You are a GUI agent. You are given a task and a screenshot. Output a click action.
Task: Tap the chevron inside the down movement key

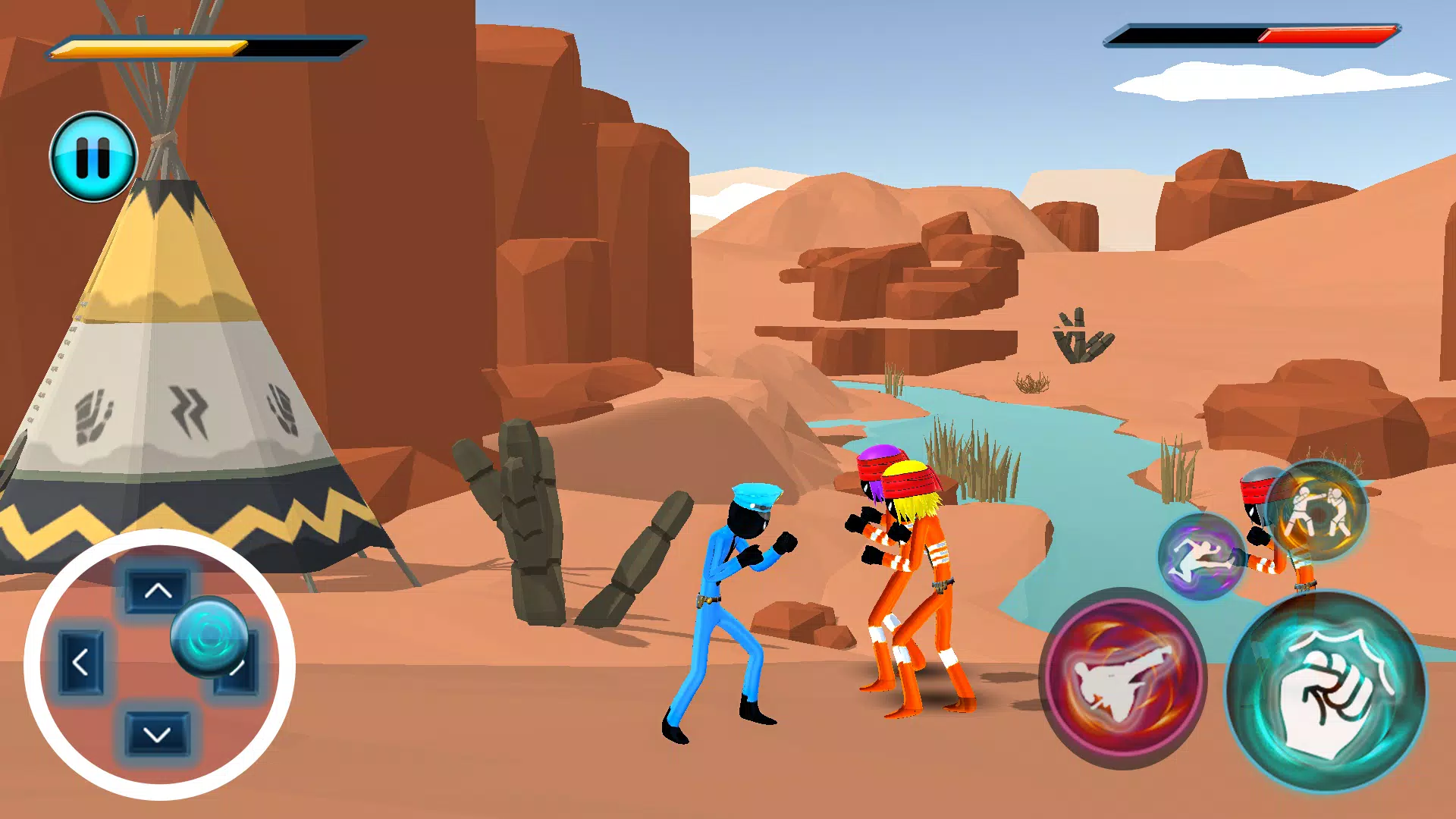[x=157, y=732]
